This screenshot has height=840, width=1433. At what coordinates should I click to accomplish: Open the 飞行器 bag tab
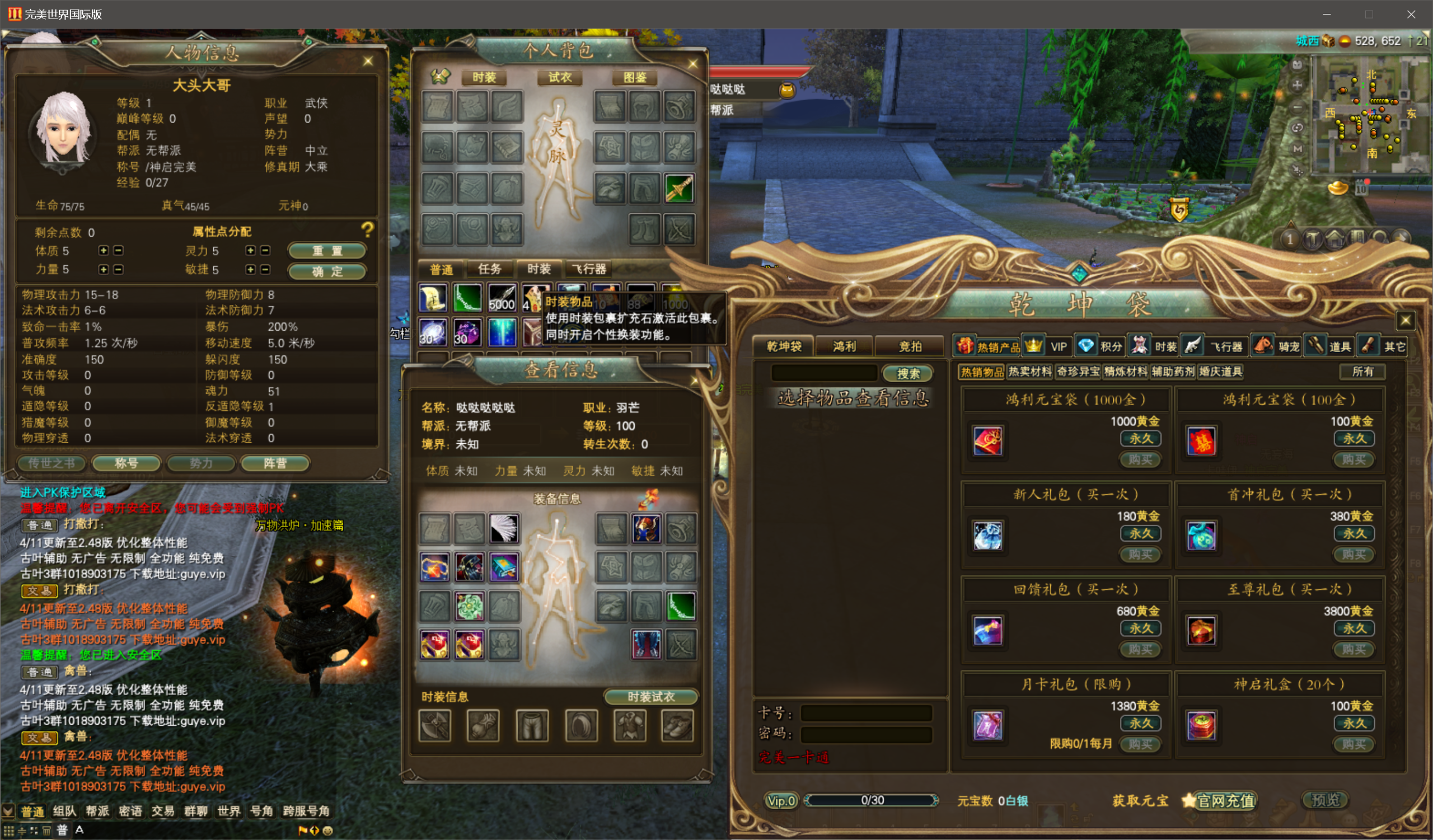[589, 269]
